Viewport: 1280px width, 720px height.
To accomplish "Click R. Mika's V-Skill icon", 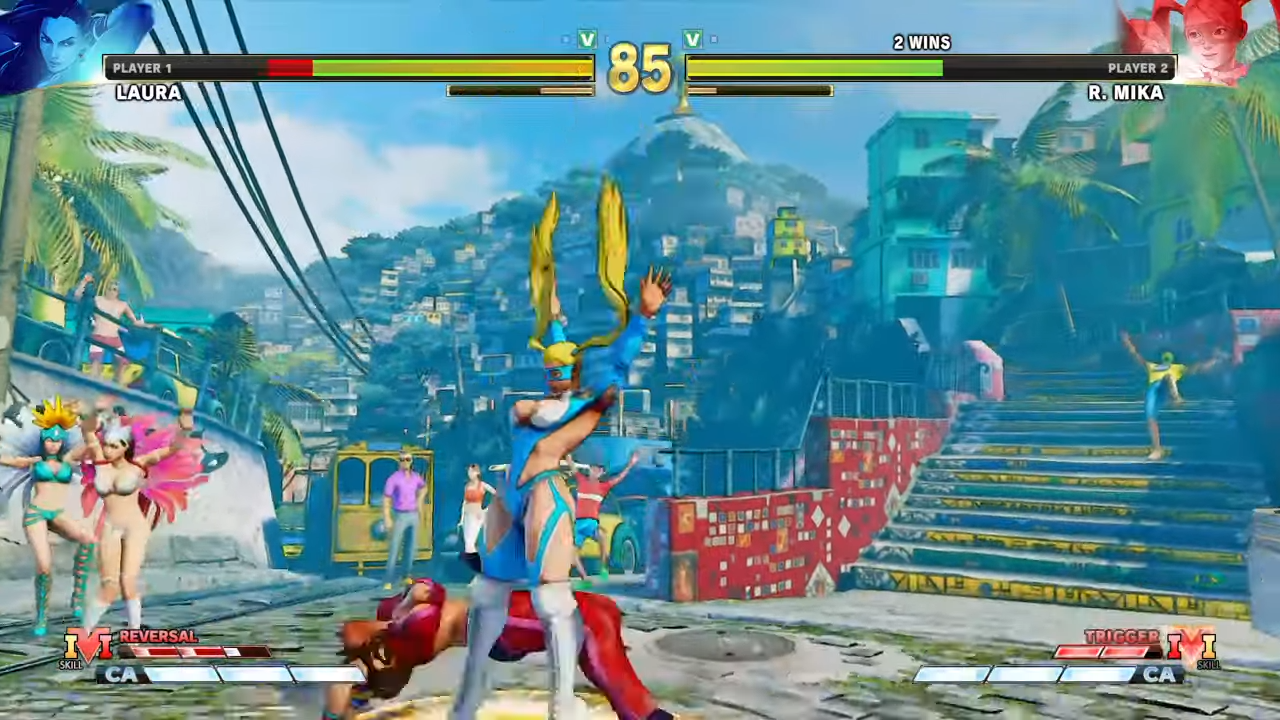I will (1190, 645).
